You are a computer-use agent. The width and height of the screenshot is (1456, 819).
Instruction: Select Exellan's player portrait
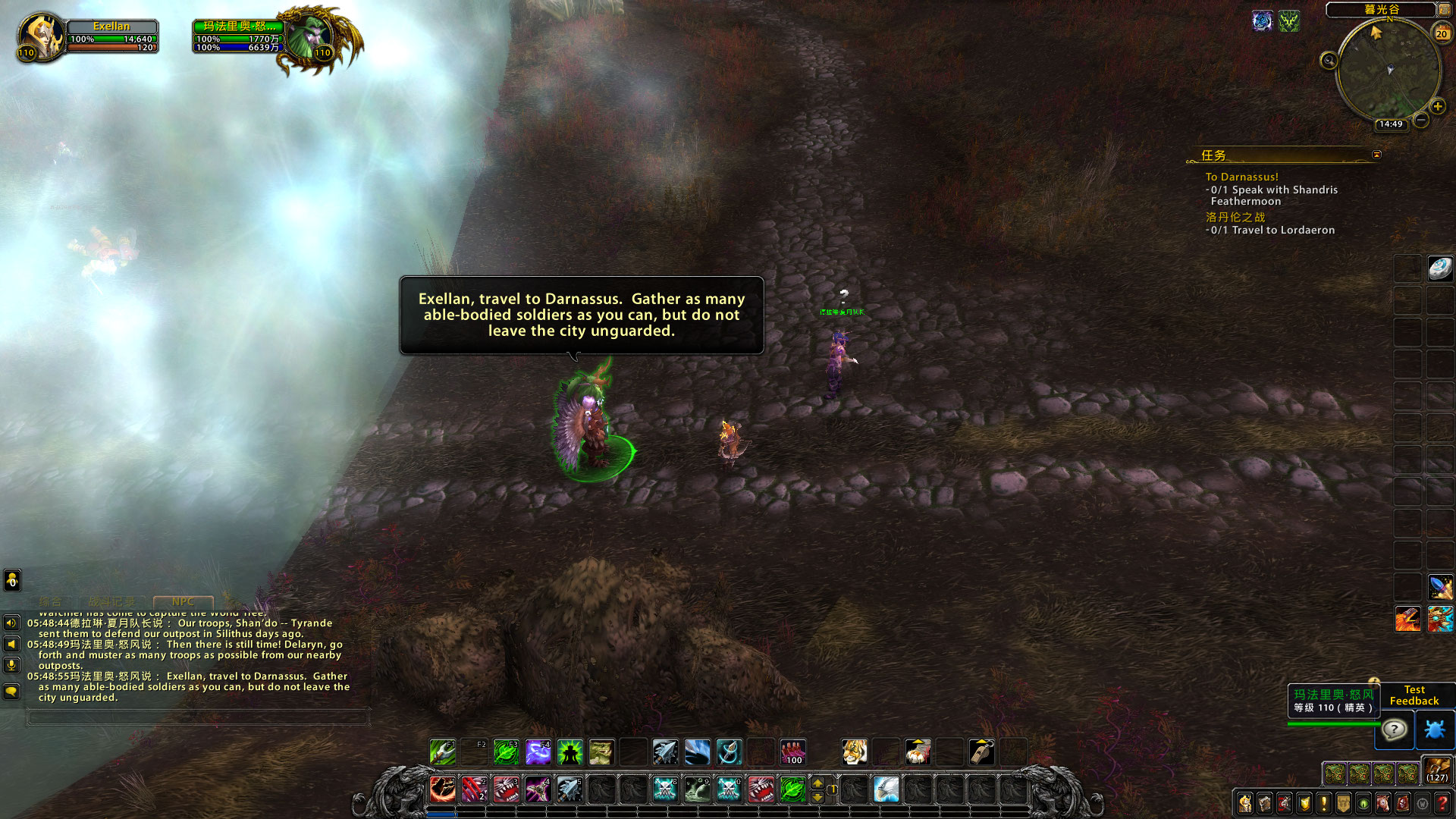pos(40,36)
